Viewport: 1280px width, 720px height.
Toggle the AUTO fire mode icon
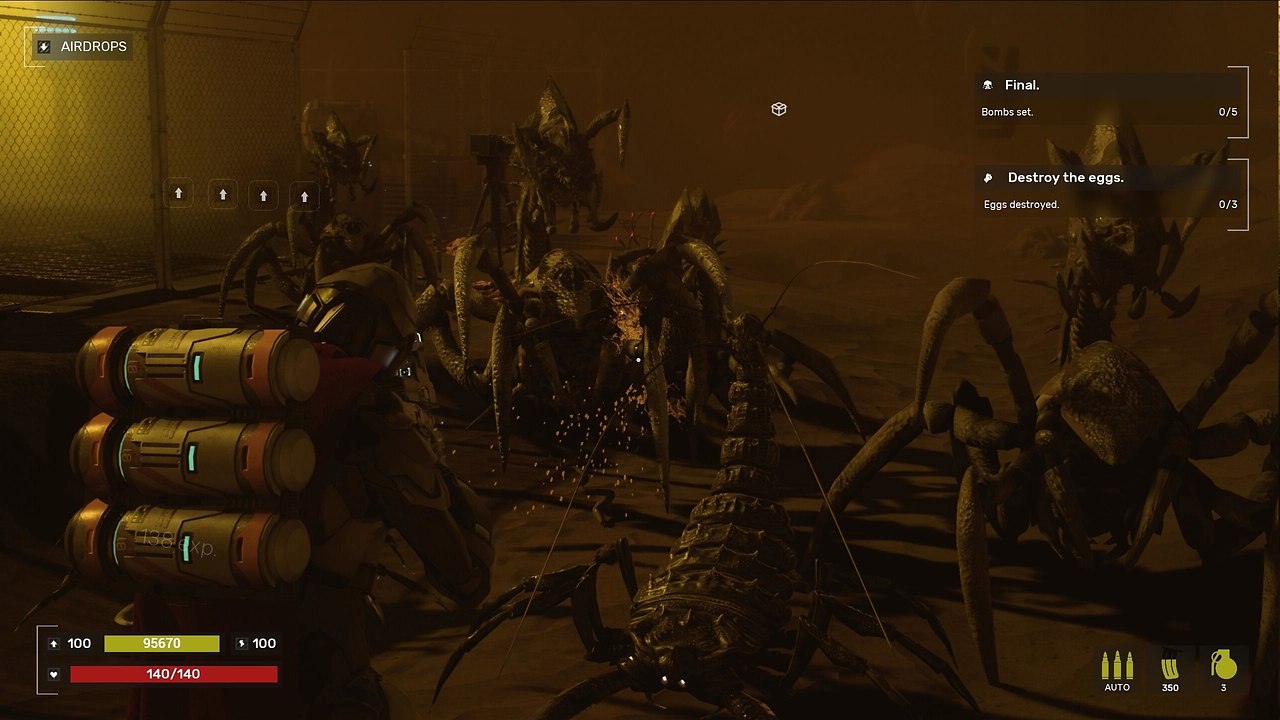pyautogui.click(x=1116, y=667)
